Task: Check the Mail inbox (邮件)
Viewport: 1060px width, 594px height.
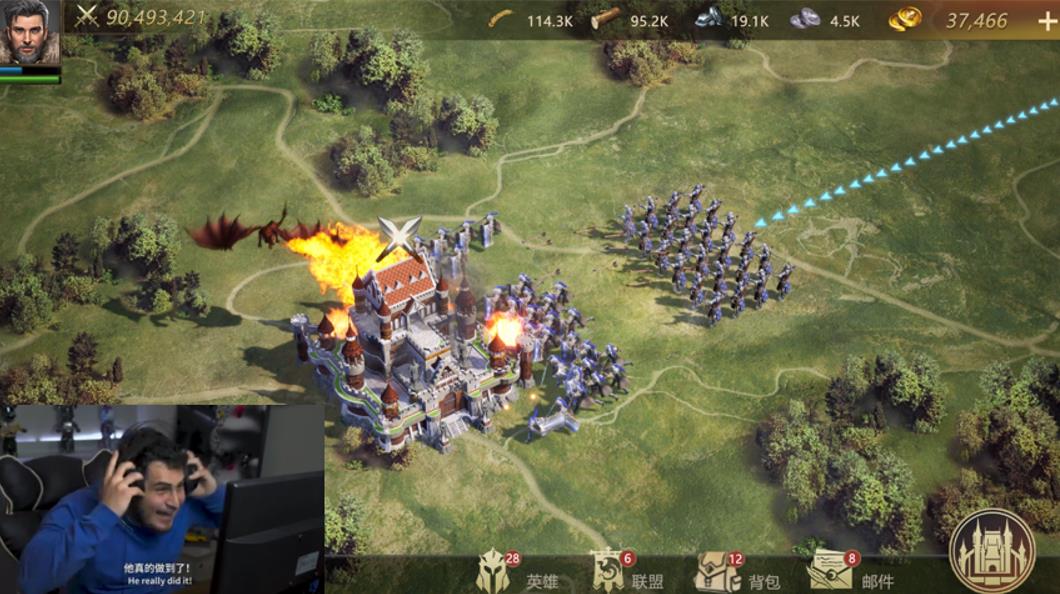Action: (830, 570)
